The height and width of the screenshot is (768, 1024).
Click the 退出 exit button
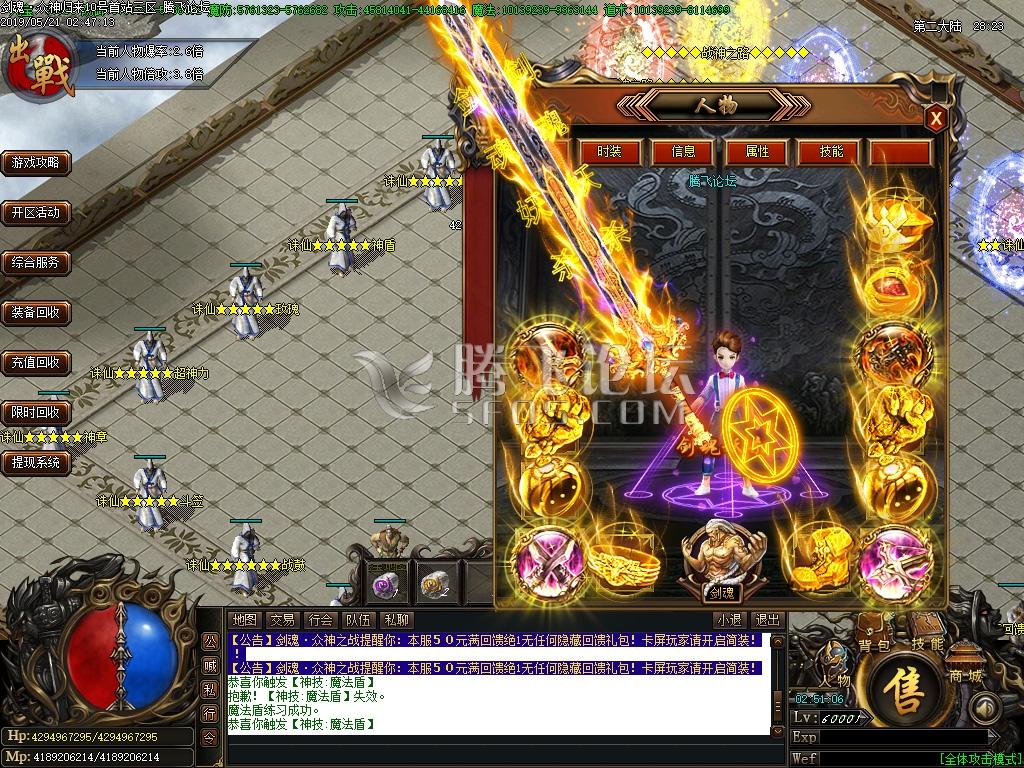pyautogui.click(x=767, y=620)
